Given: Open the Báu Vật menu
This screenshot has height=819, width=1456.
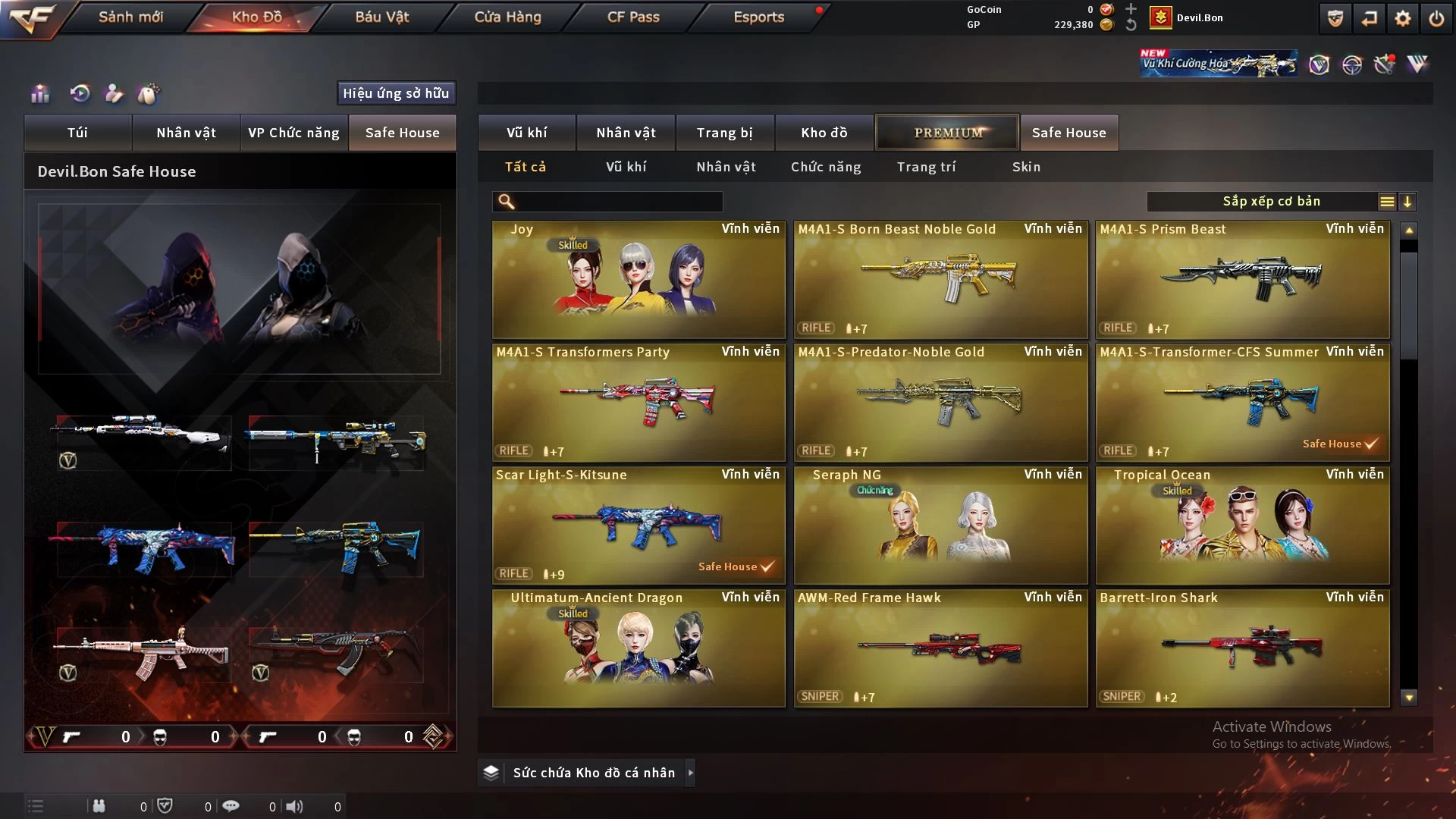Looking at the screenshot, I should click(381, 17).
